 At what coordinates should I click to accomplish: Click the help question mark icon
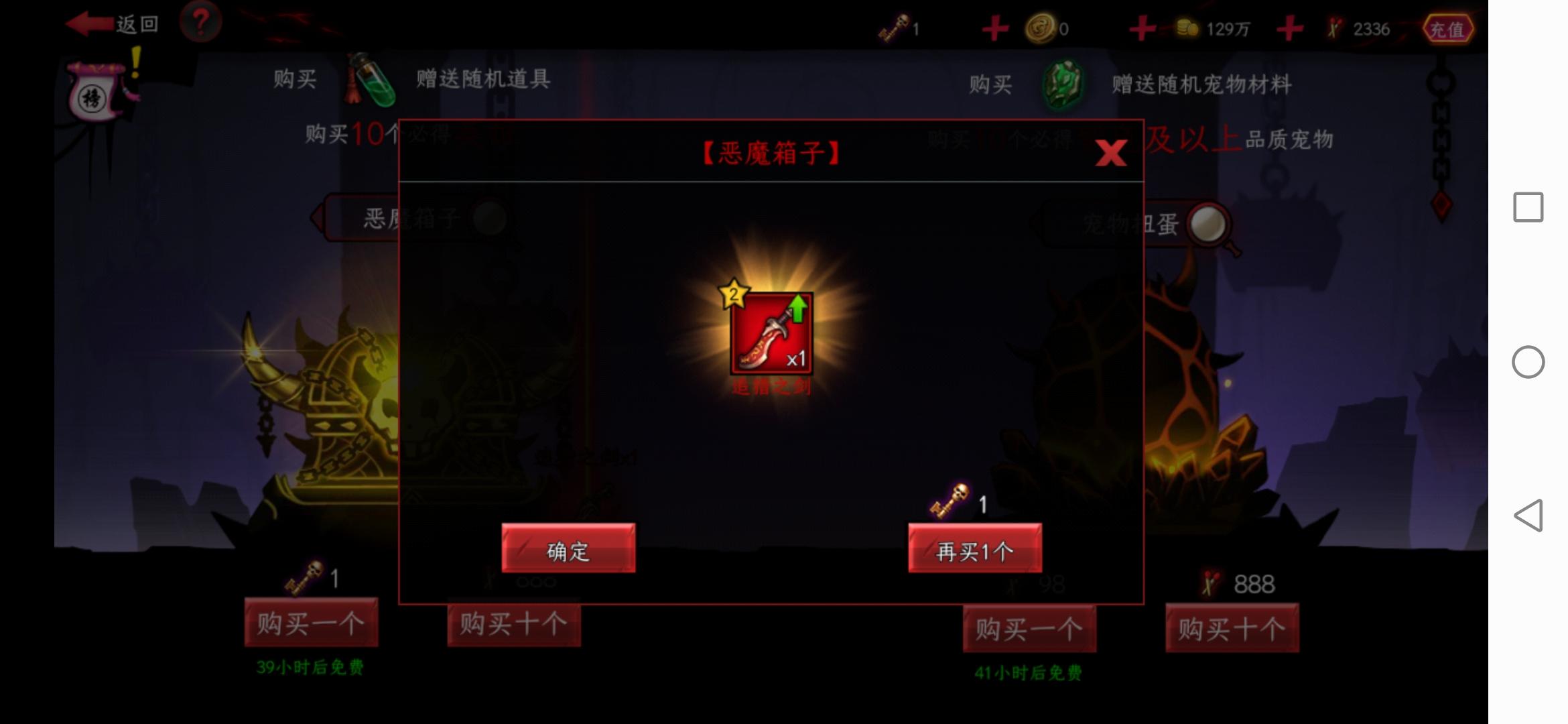point(204,23)
